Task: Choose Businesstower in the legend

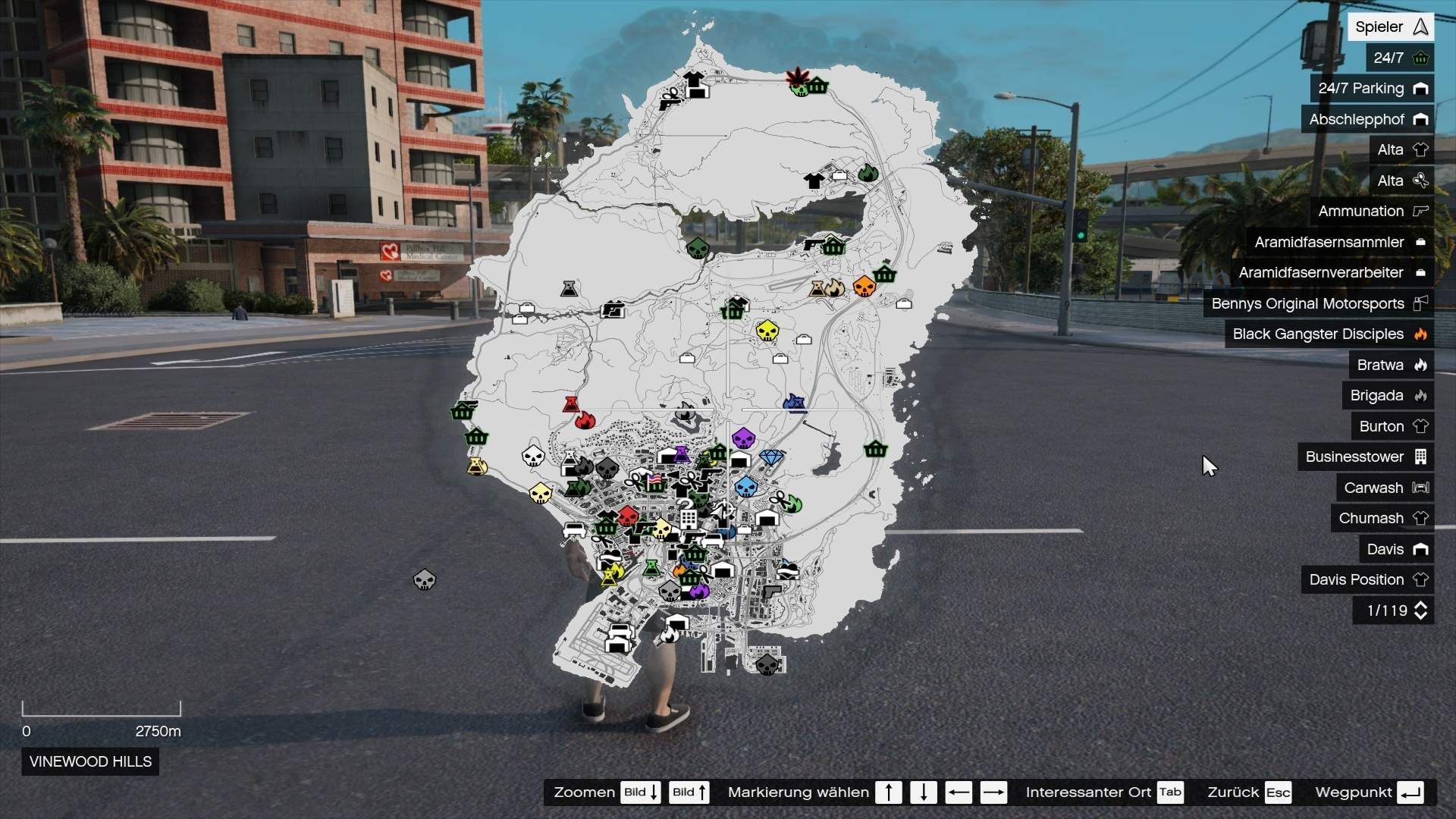Action: [x=1365, y=457]
